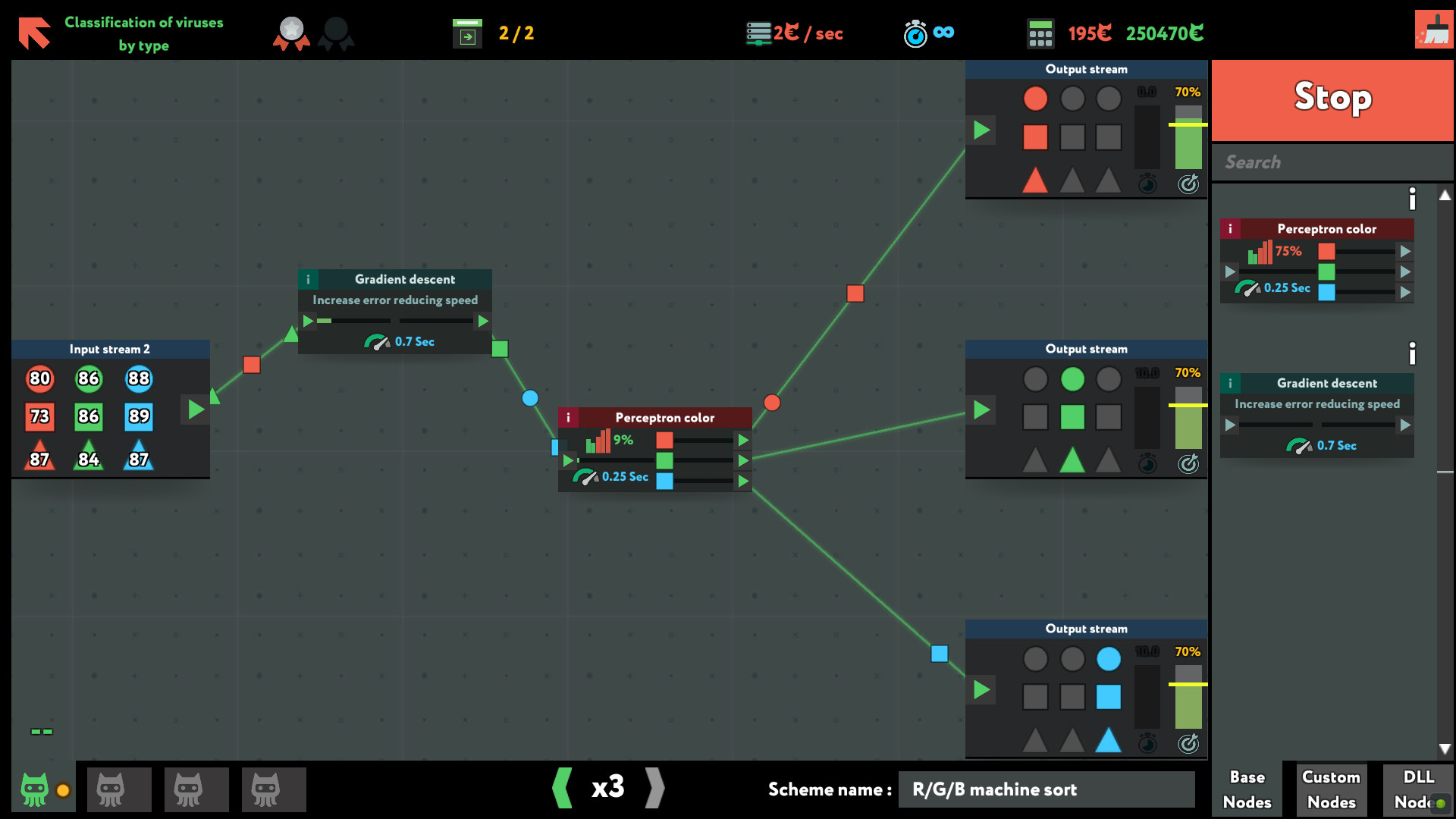Switch to the Custom Nodes tab

click(x=1331, y=789)
